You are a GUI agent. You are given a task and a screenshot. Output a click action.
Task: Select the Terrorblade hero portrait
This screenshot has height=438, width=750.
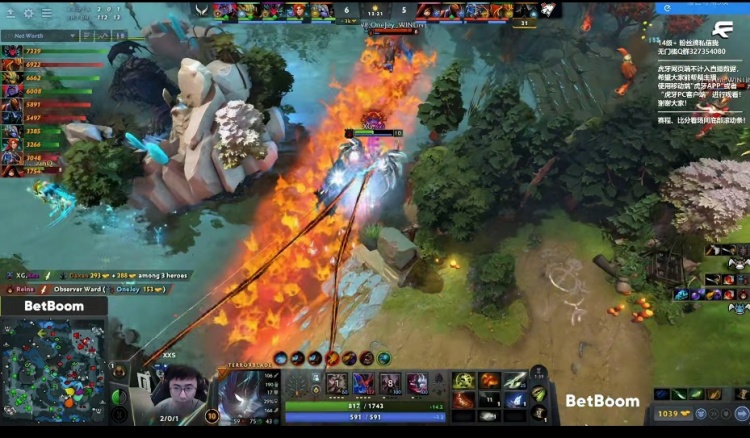pyautogui.click(x=243, y=392)
